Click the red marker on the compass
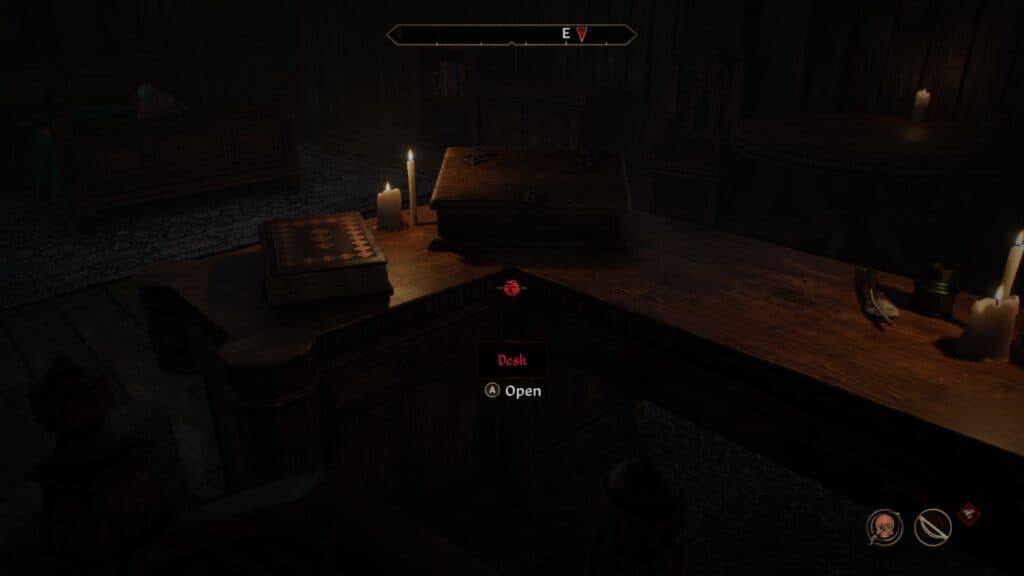This screenshot has height=576, width=1024. (582, 34)
